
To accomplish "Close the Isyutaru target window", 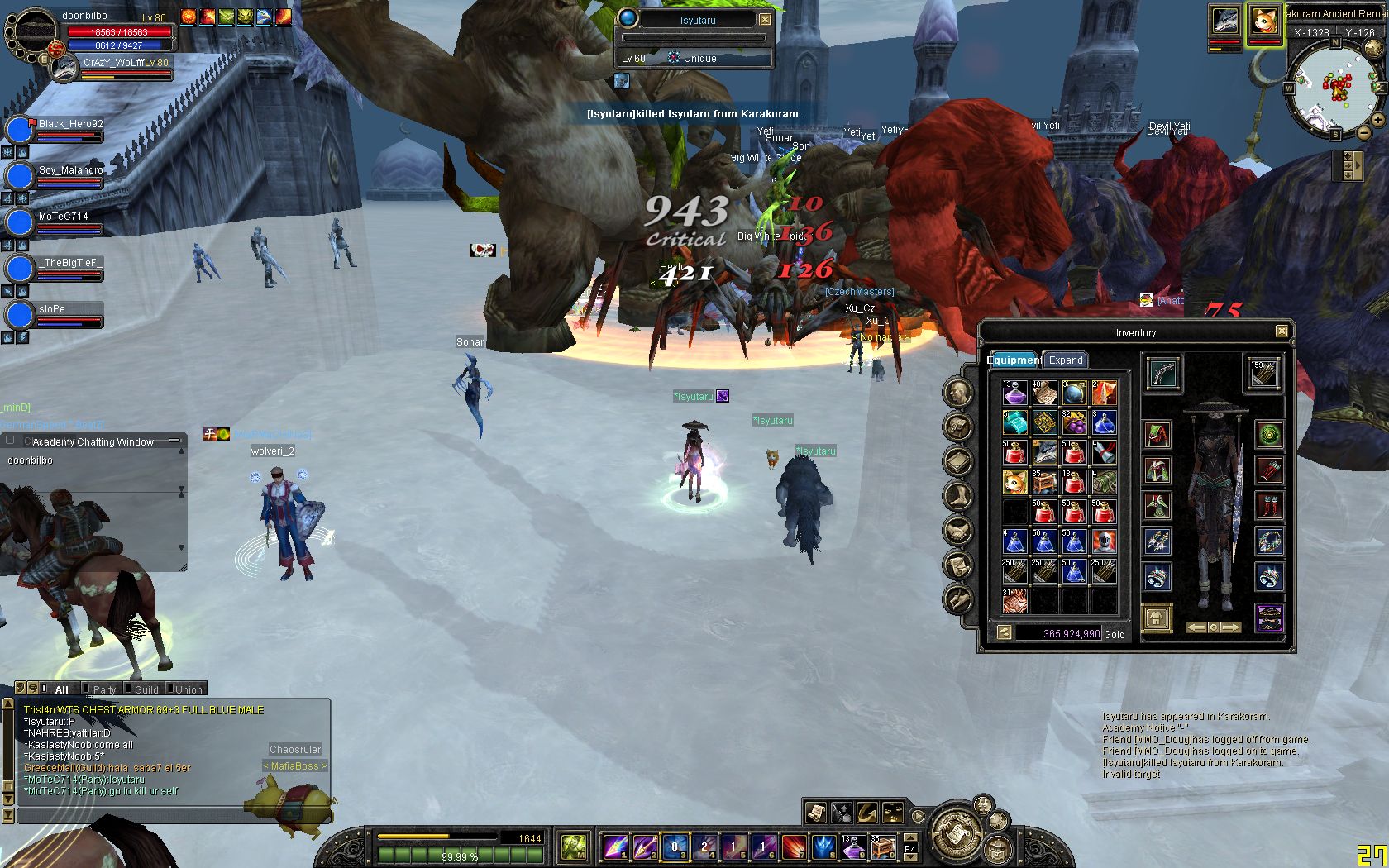I will (x=766, y=19).
